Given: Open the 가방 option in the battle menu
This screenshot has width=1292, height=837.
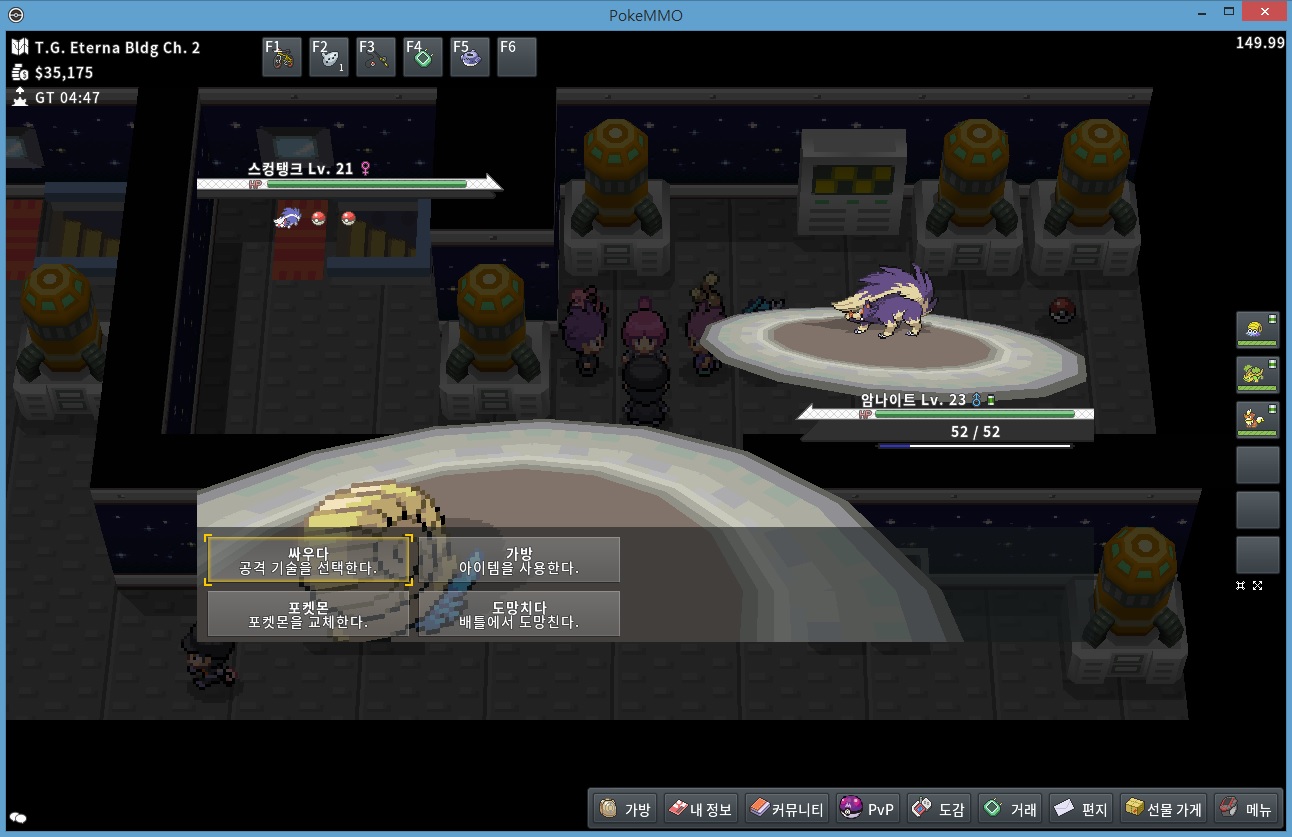Looking at the screenshot, I should tap(518, 559).
